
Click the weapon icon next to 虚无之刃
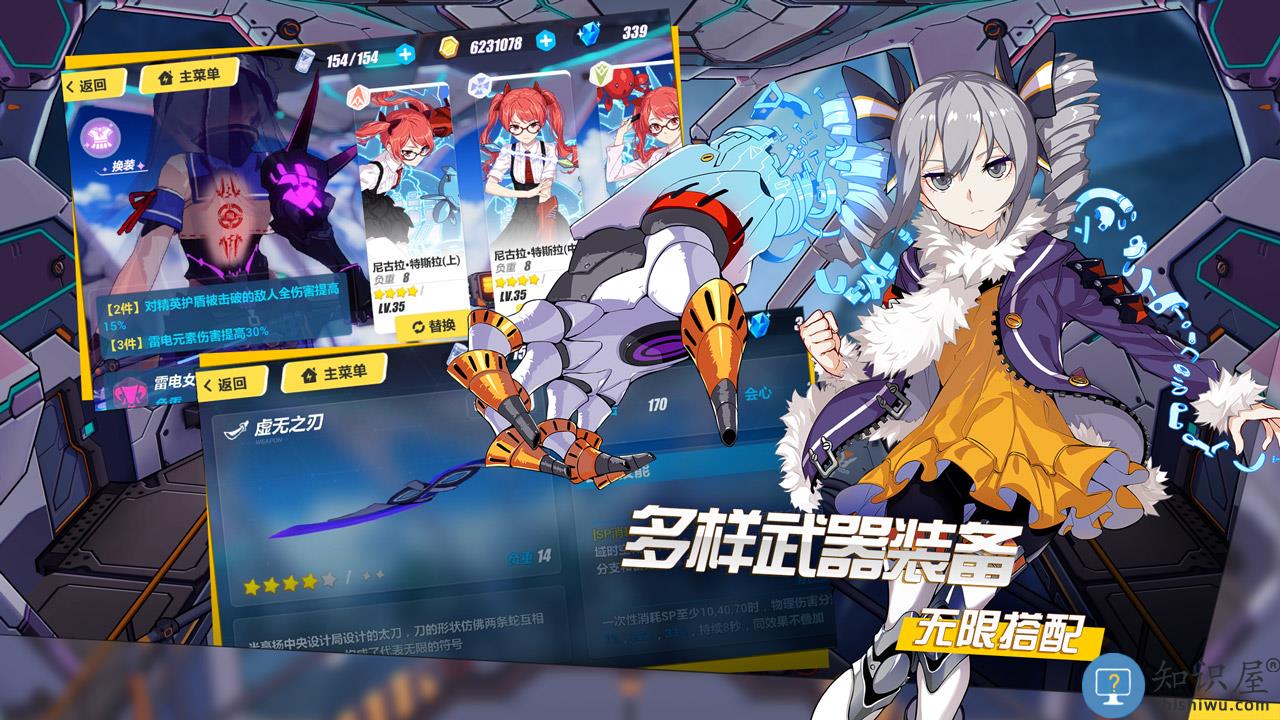[234, 428]
